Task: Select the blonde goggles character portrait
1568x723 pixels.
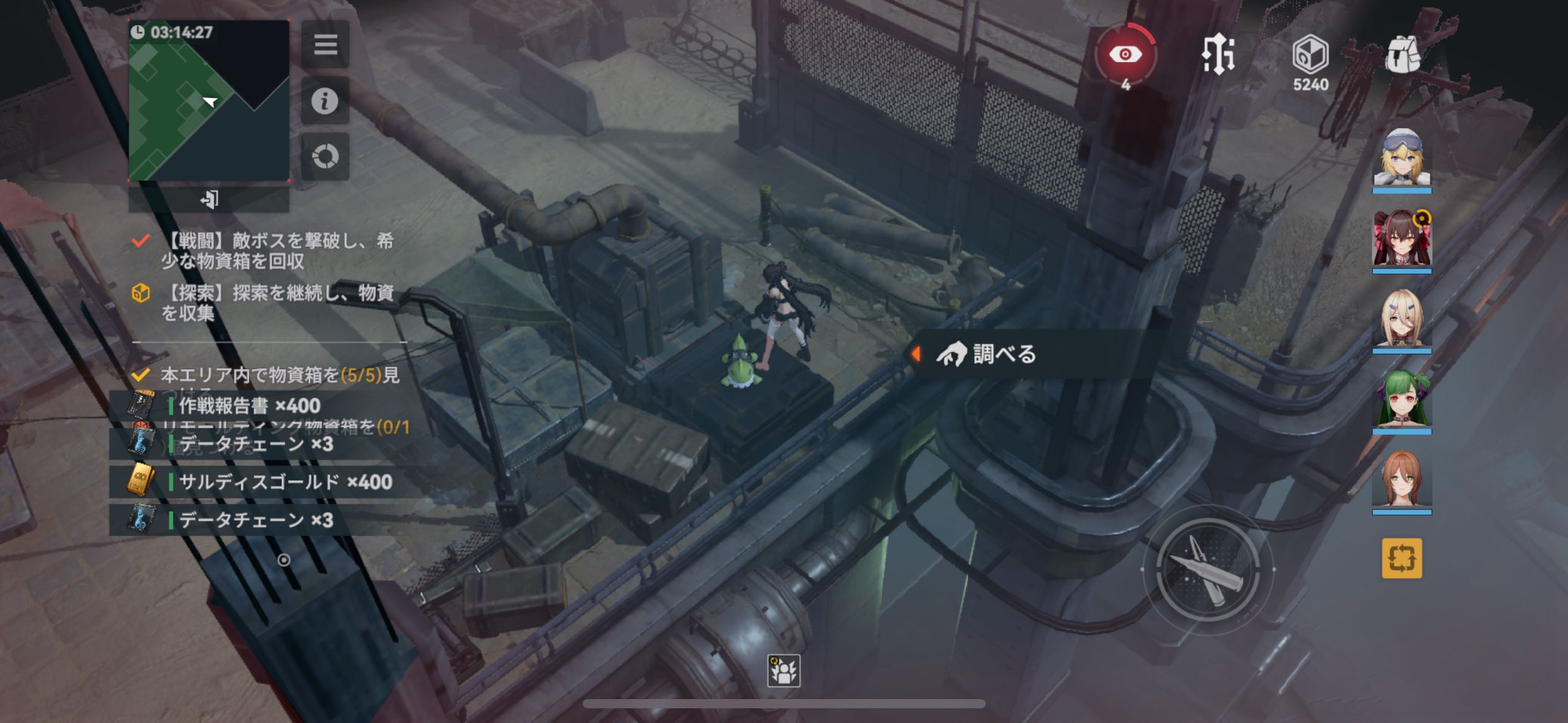Action: coord(1402,158)
